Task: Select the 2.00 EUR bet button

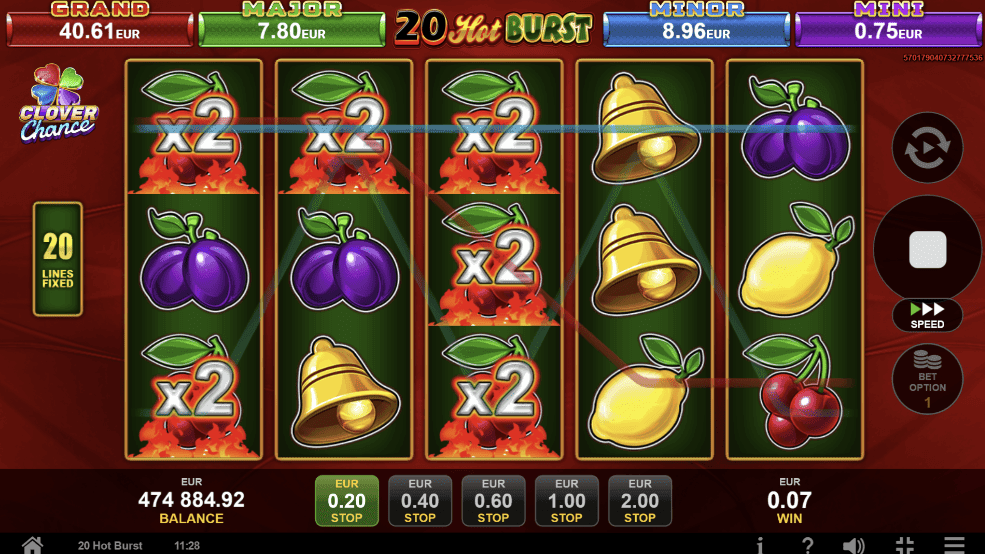Action: [640, 500]
